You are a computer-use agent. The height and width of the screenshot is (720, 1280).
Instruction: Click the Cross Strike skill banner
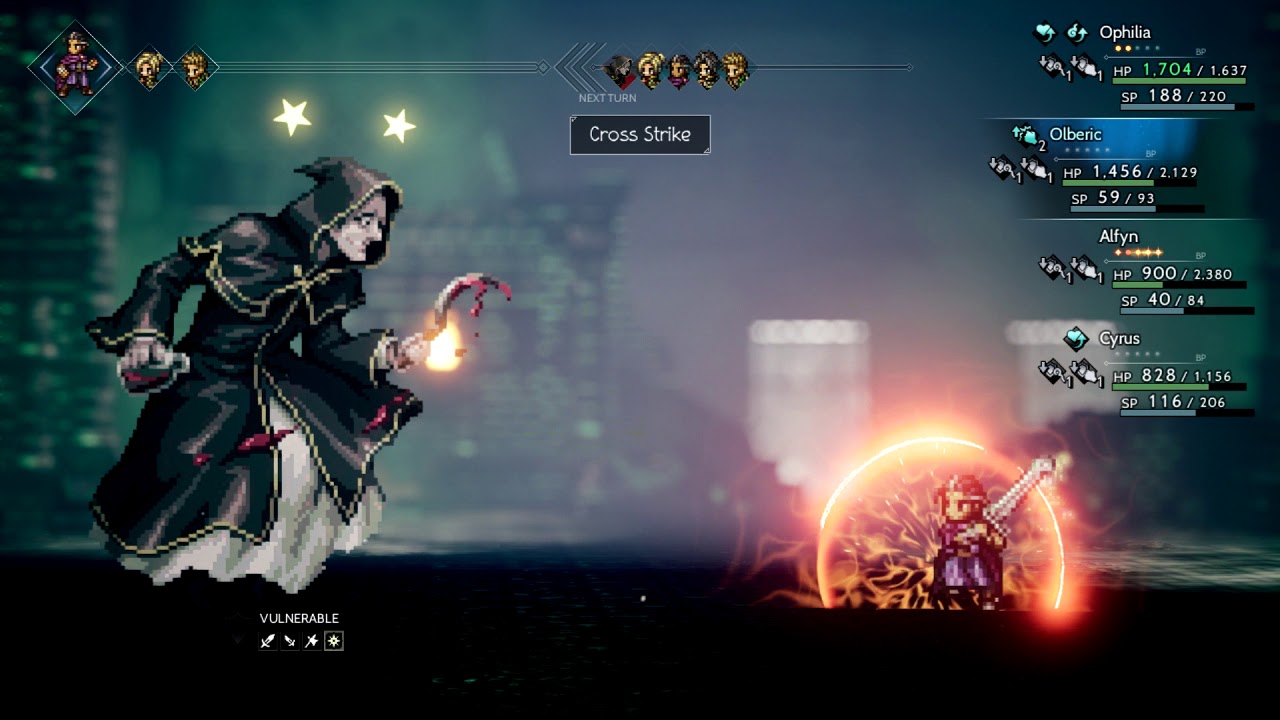tap(640, 135)
